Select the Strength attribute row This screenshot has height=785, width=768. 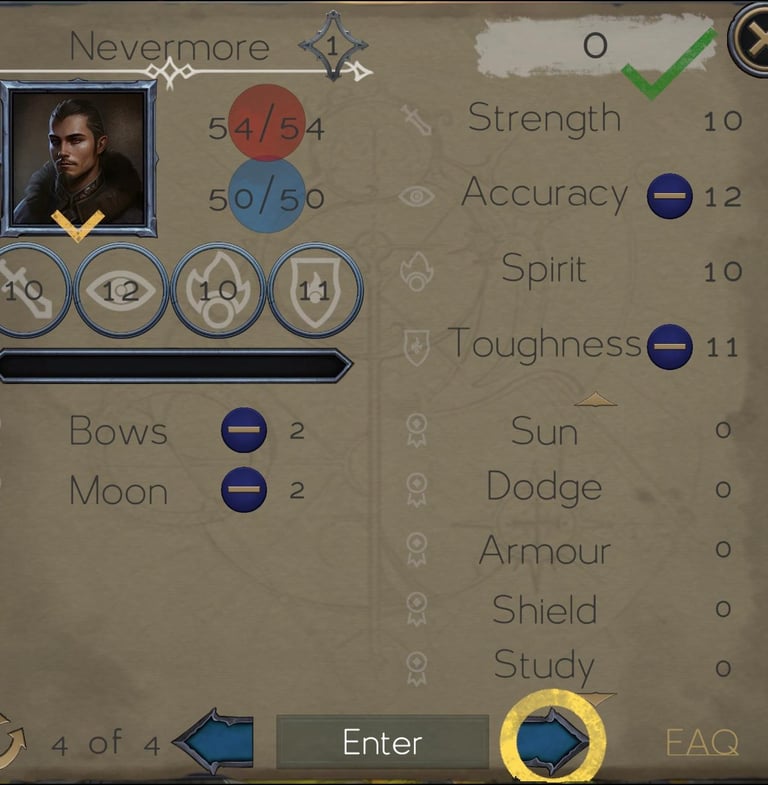544,119
